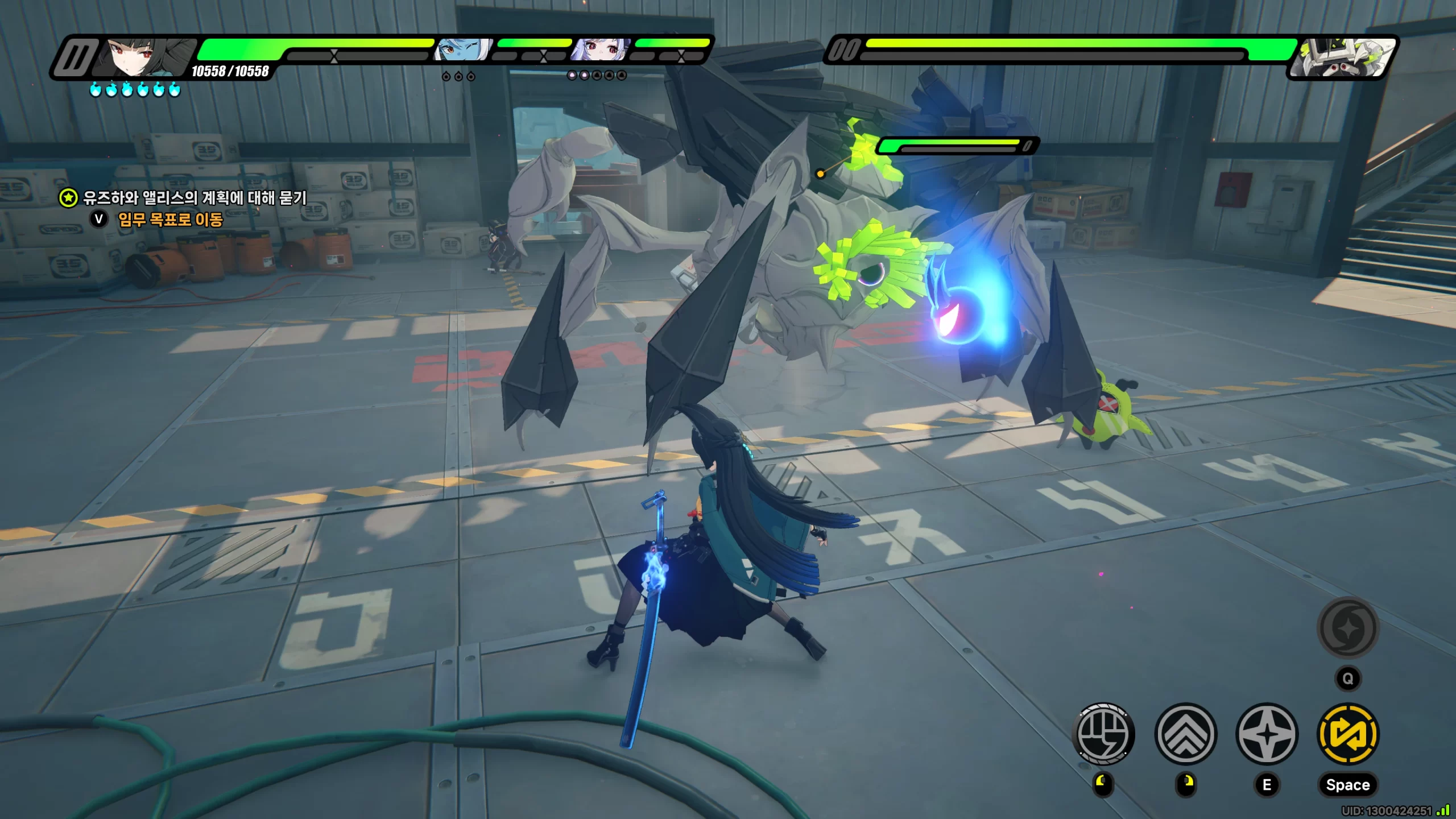This screenshot has width=1456, height=819.
Task: Trigger the yellow character switch button
Action: pos(1348,734)
